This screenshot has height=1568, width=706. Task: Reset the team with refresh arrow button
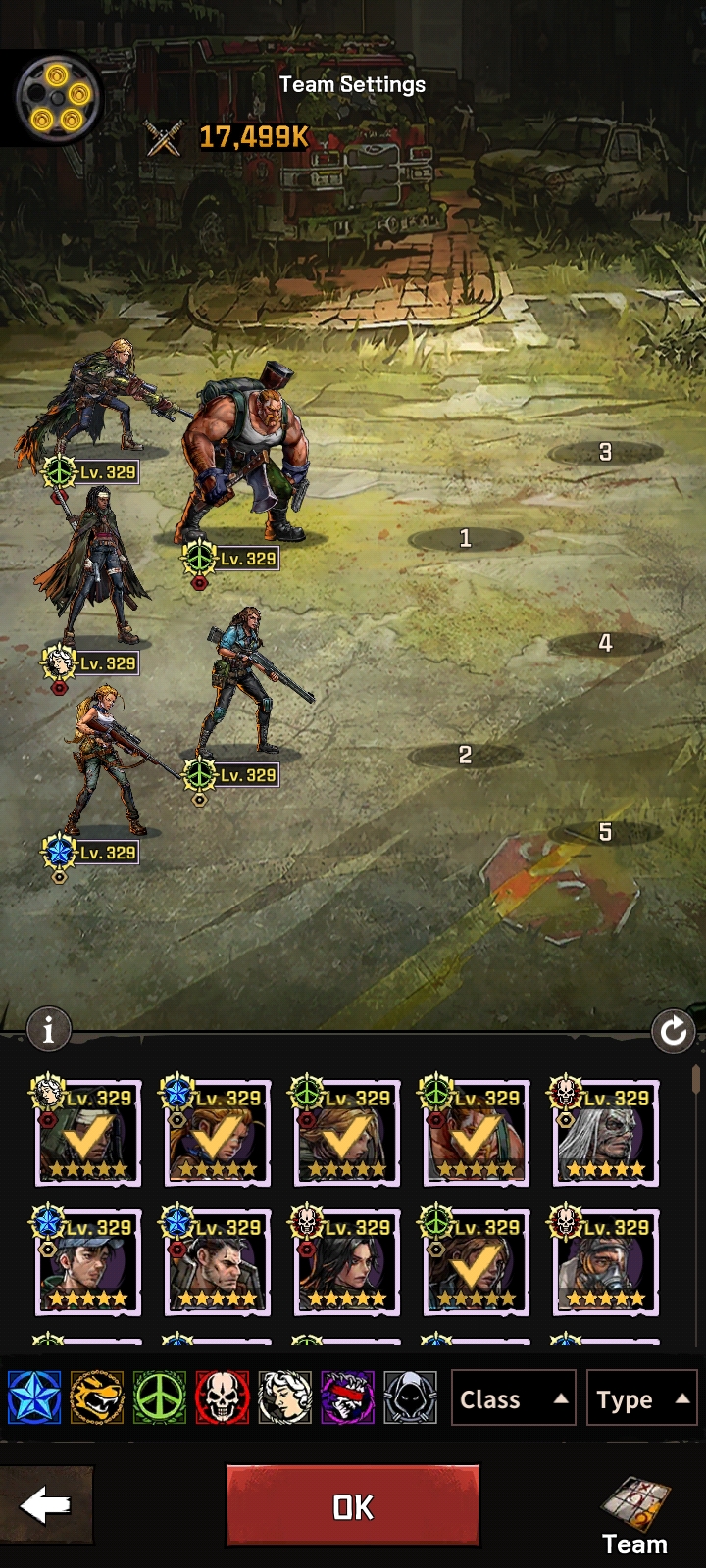pyautogui.click(x=674, y=1031)
